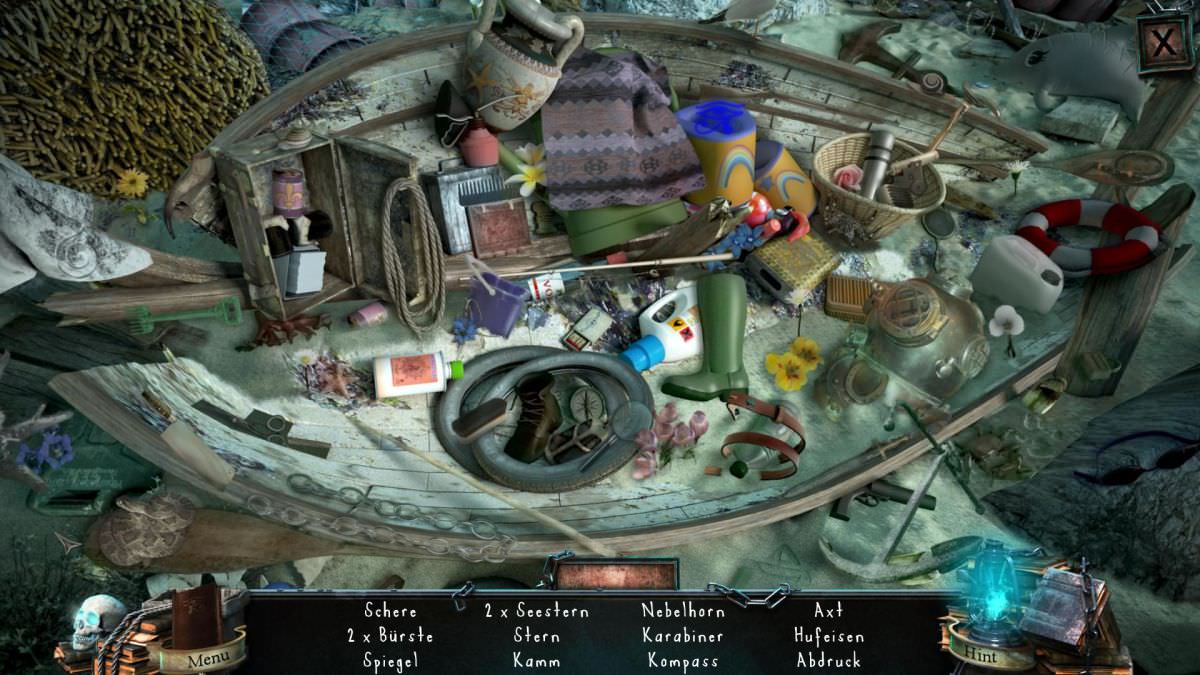Close the scene with the X button
Image resolution: width=1200 pixels, height=675 pixels.
pos(1164,43)
